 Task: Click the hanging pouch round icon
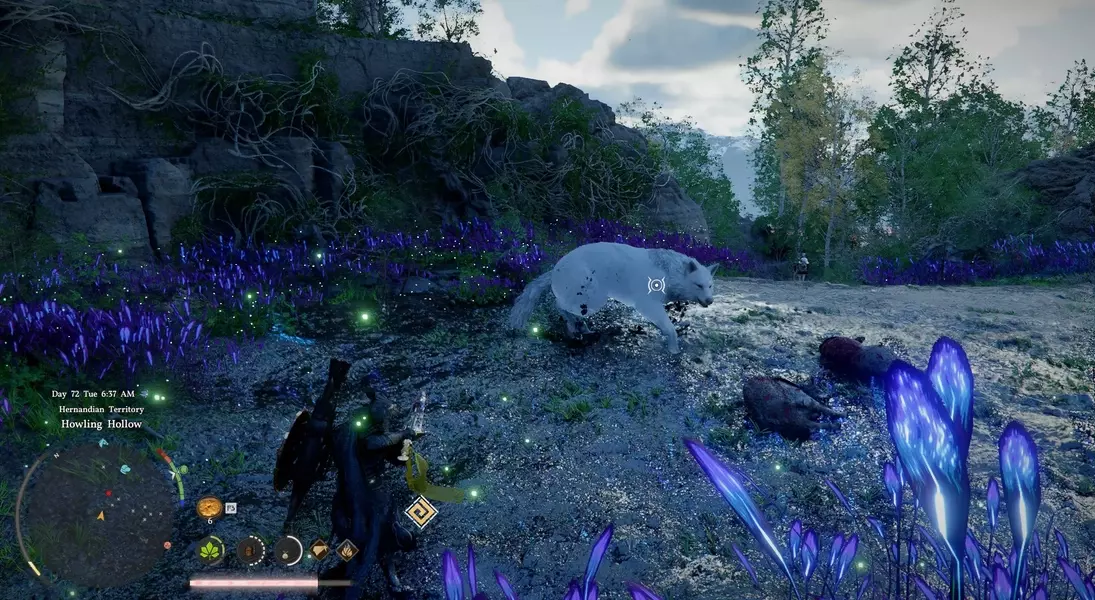tap(288, 549)
